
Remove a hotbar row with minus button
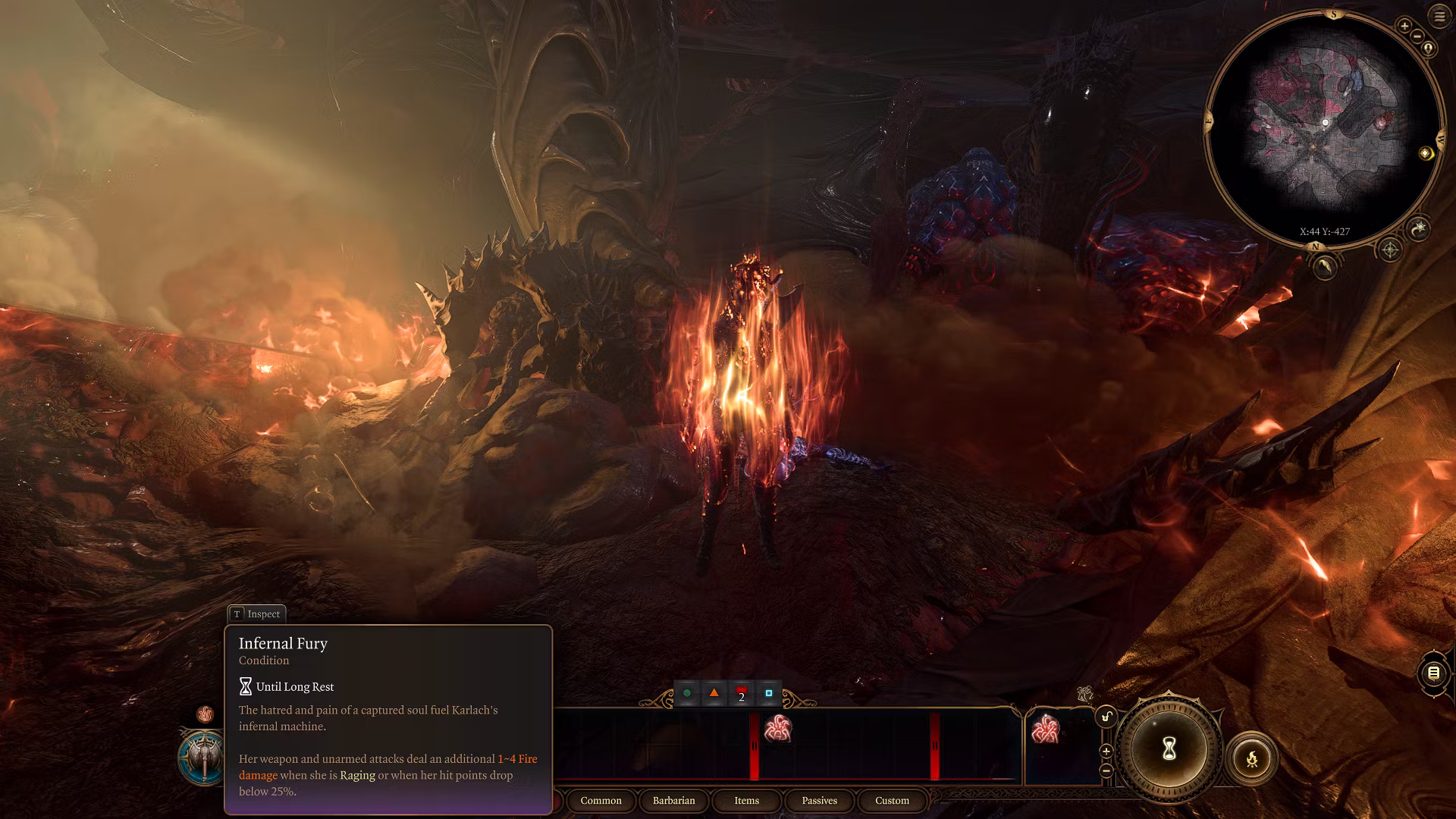1106,770
